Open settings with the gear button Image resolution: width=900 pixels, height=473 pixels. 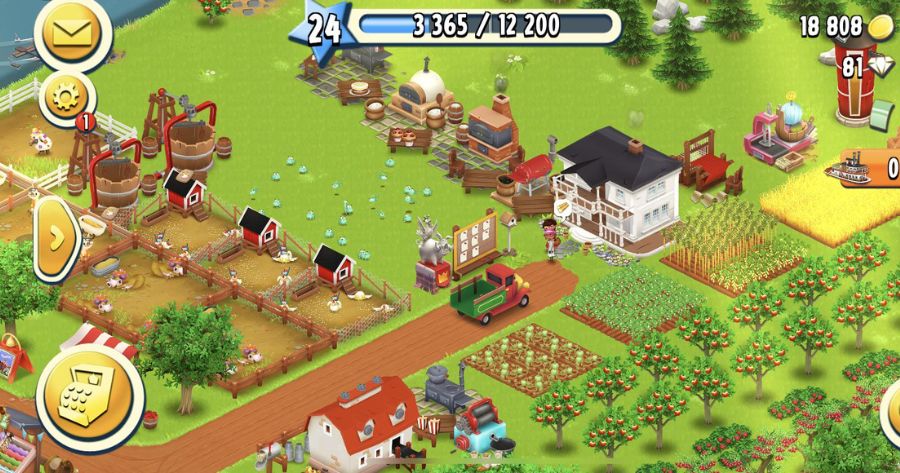point(68,98)
